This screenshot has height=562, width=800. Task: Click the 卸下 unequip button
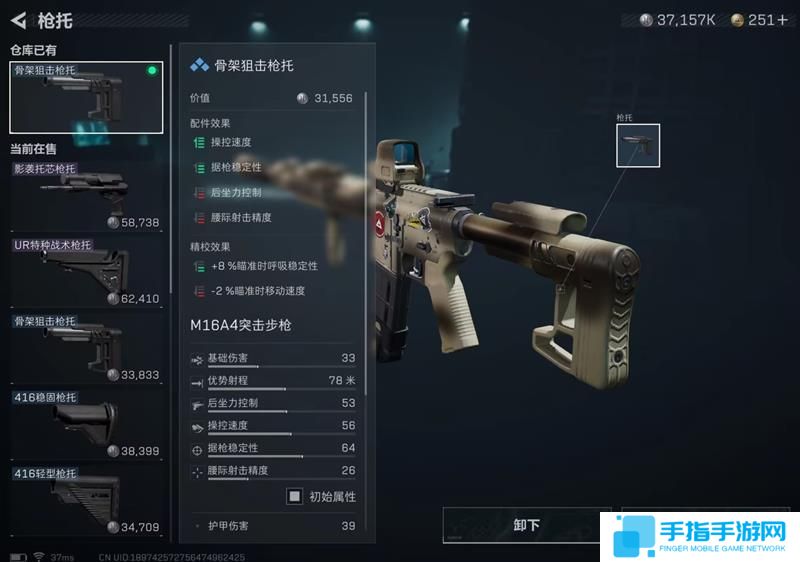pyautogui.click(x=526, y=525)
